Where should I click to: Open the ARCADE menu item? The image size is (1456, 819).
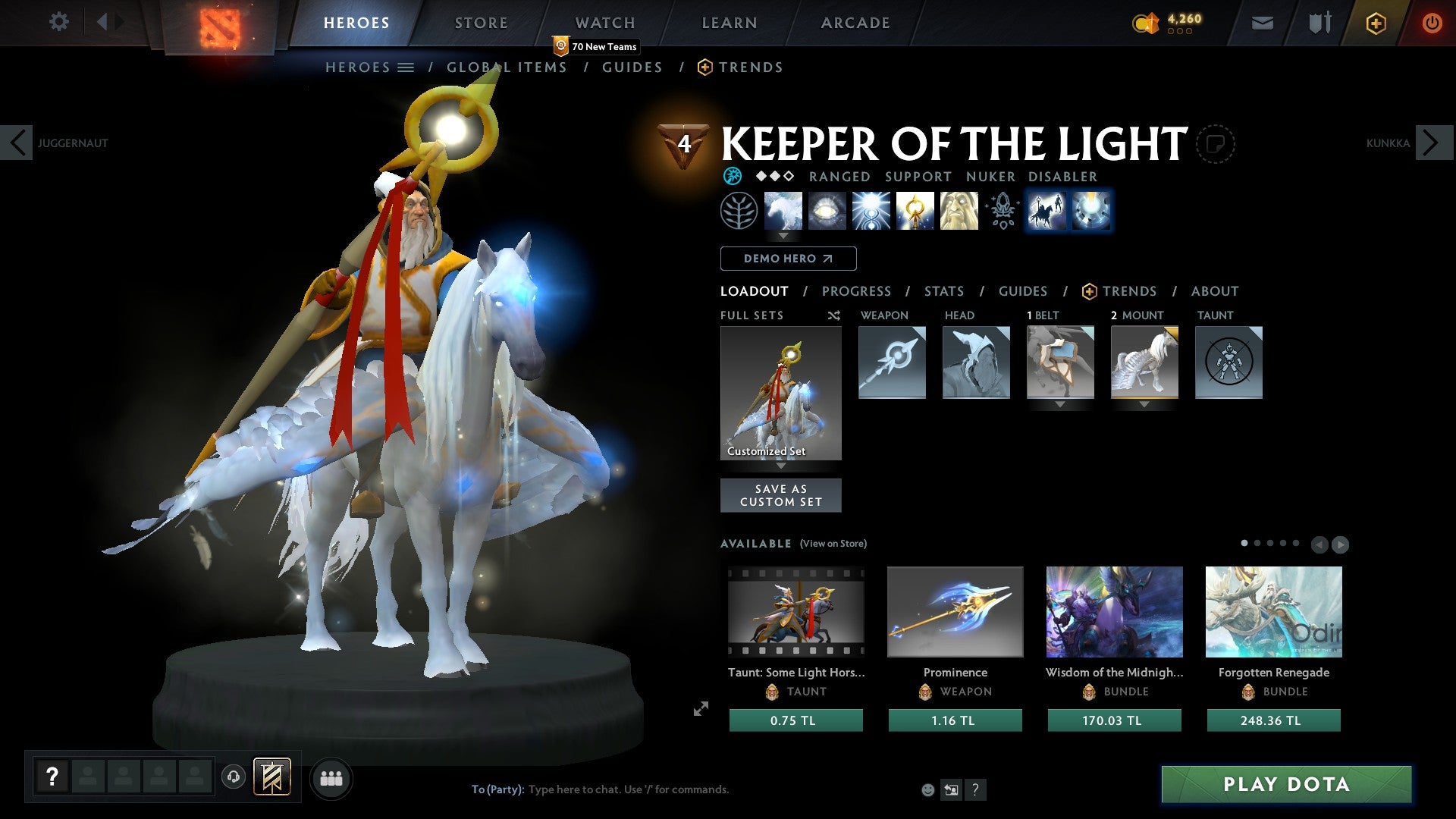[855, 23]
